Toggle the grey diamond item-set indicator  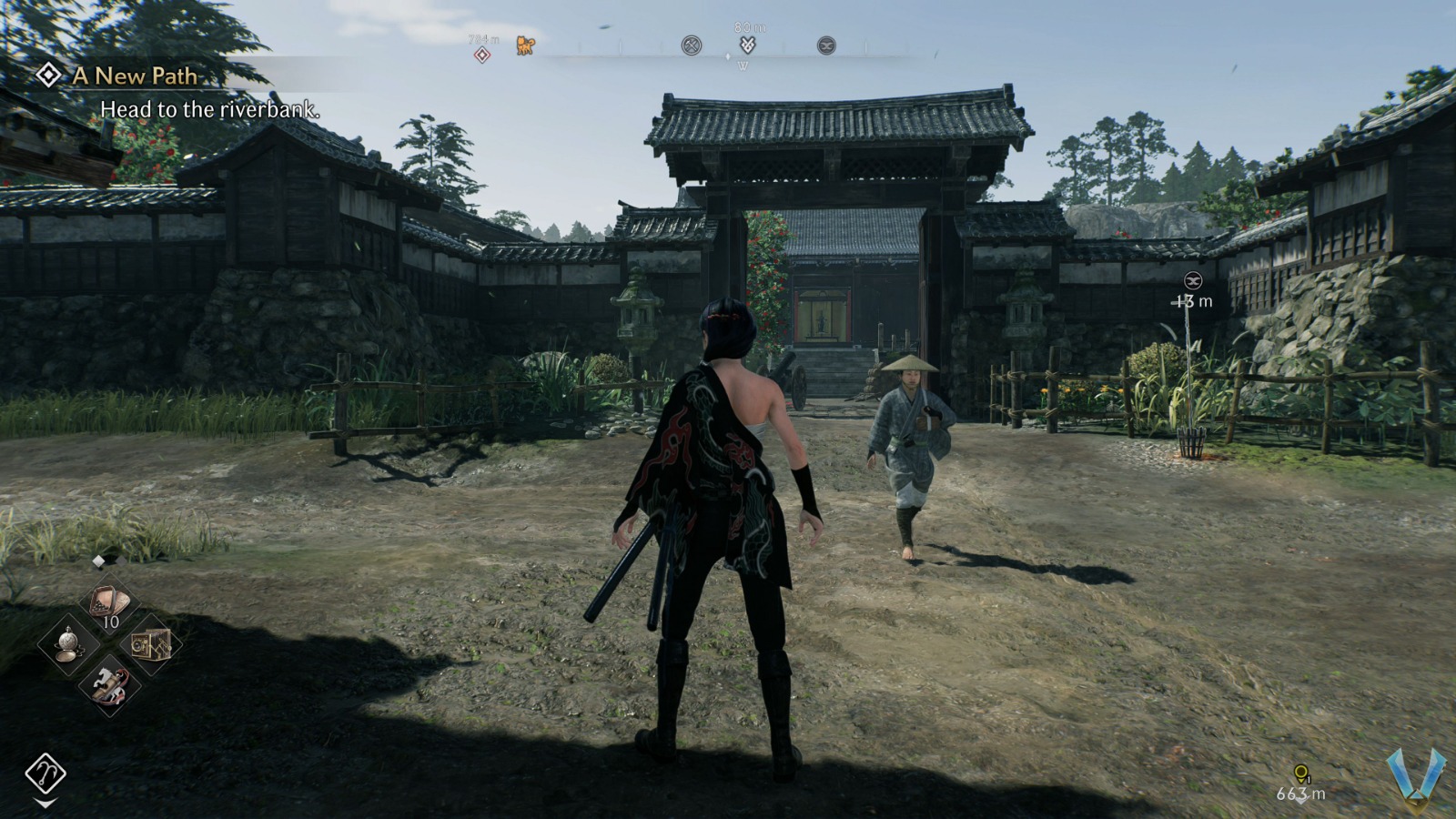pos(121,562)
